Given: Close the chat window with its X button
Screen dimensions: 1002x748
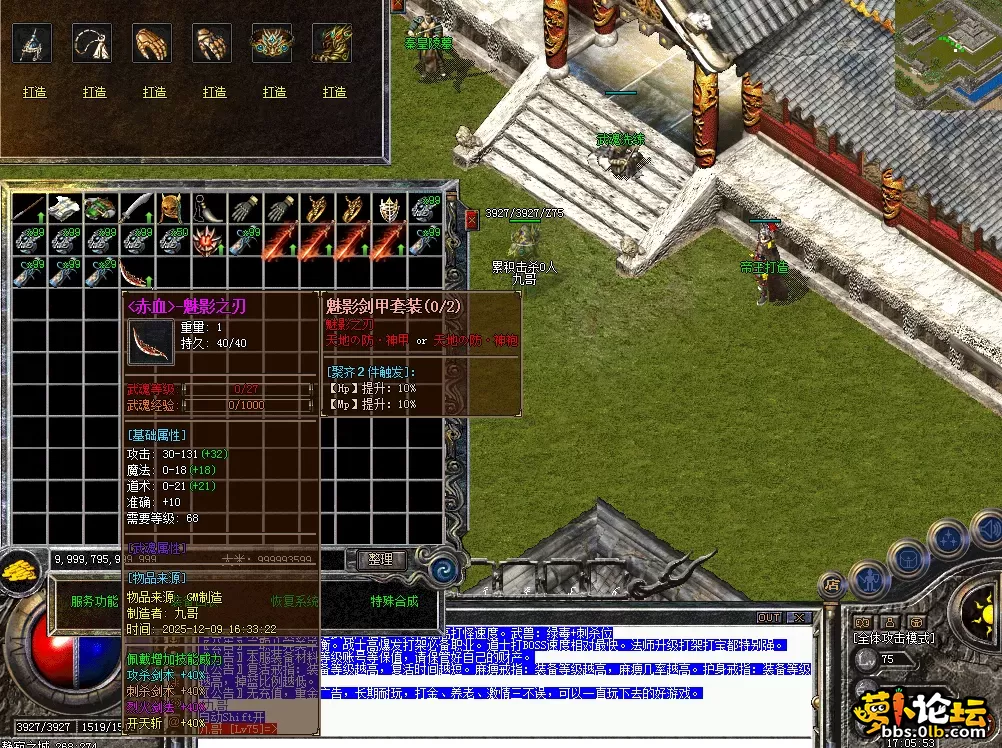Looking at the screenshot, I should [798, 617].
